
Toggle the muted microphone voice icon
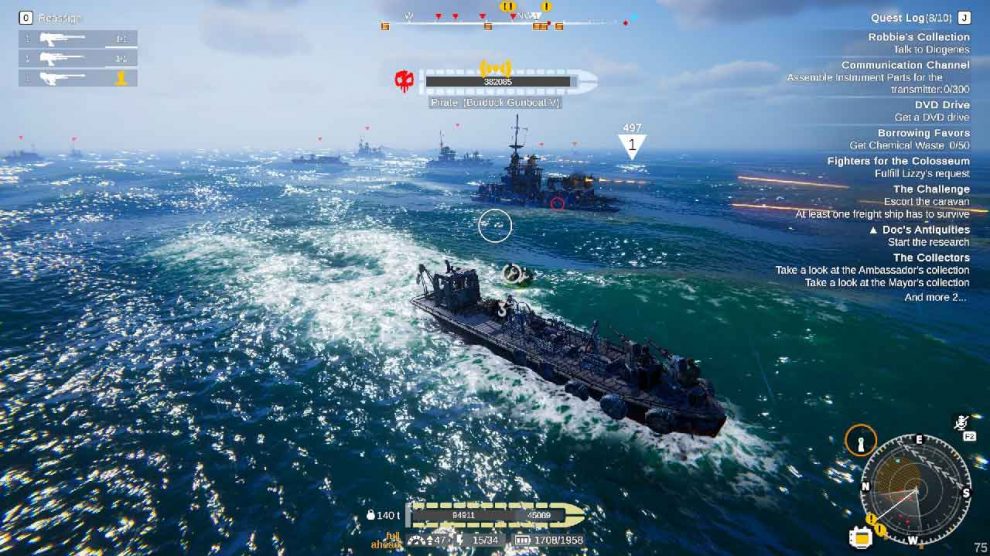pyautogui.click(x=962, y=421)
